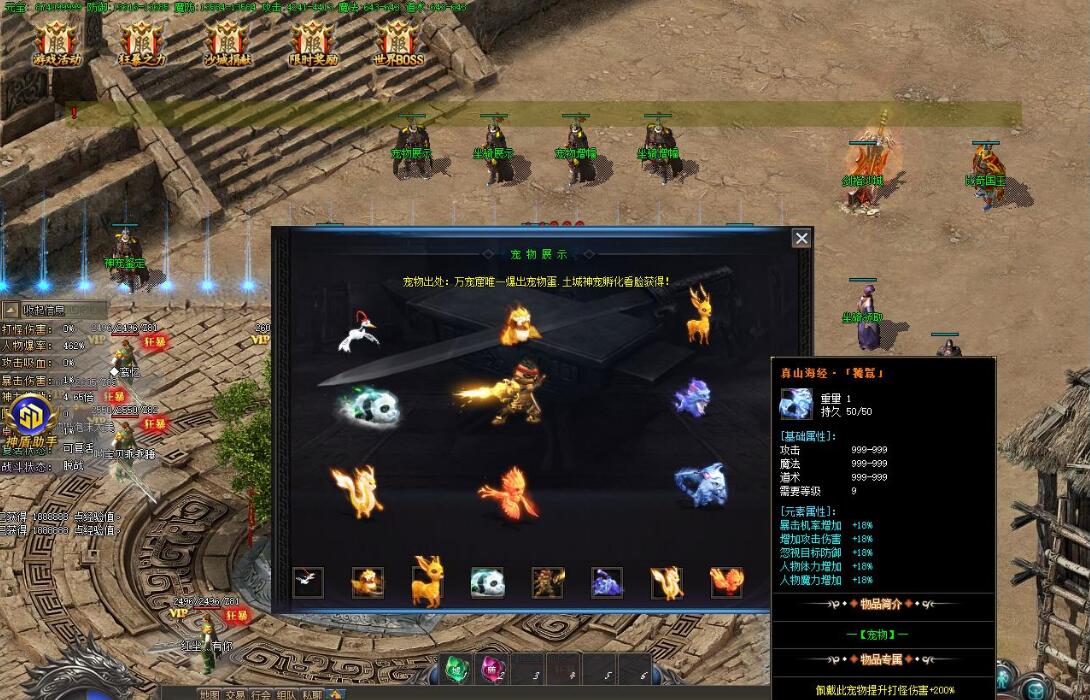This screenshot has height=700, width=1090.
Task: Select the orange lion pet thumbnail
Action: tap(367, 582)
